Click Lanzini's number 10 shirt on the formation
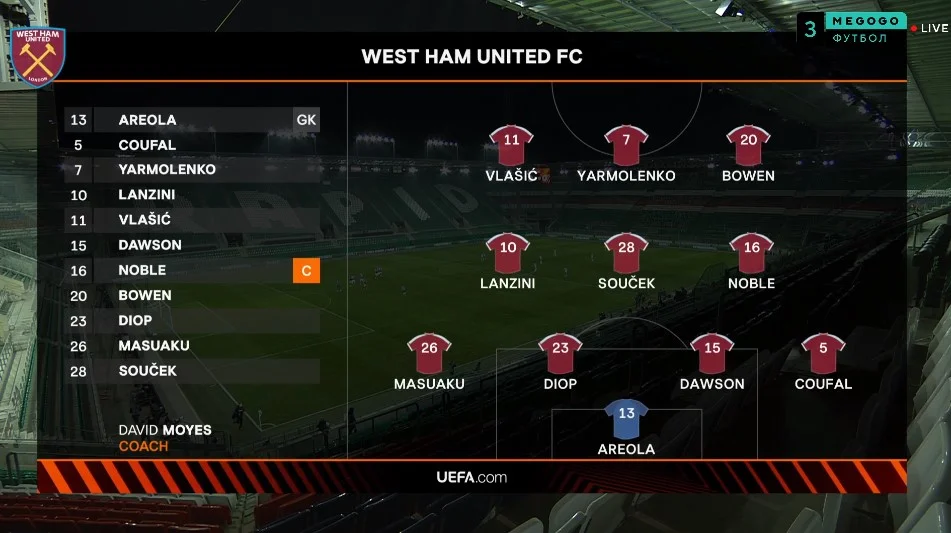951x533 pixels. point(508,253)
